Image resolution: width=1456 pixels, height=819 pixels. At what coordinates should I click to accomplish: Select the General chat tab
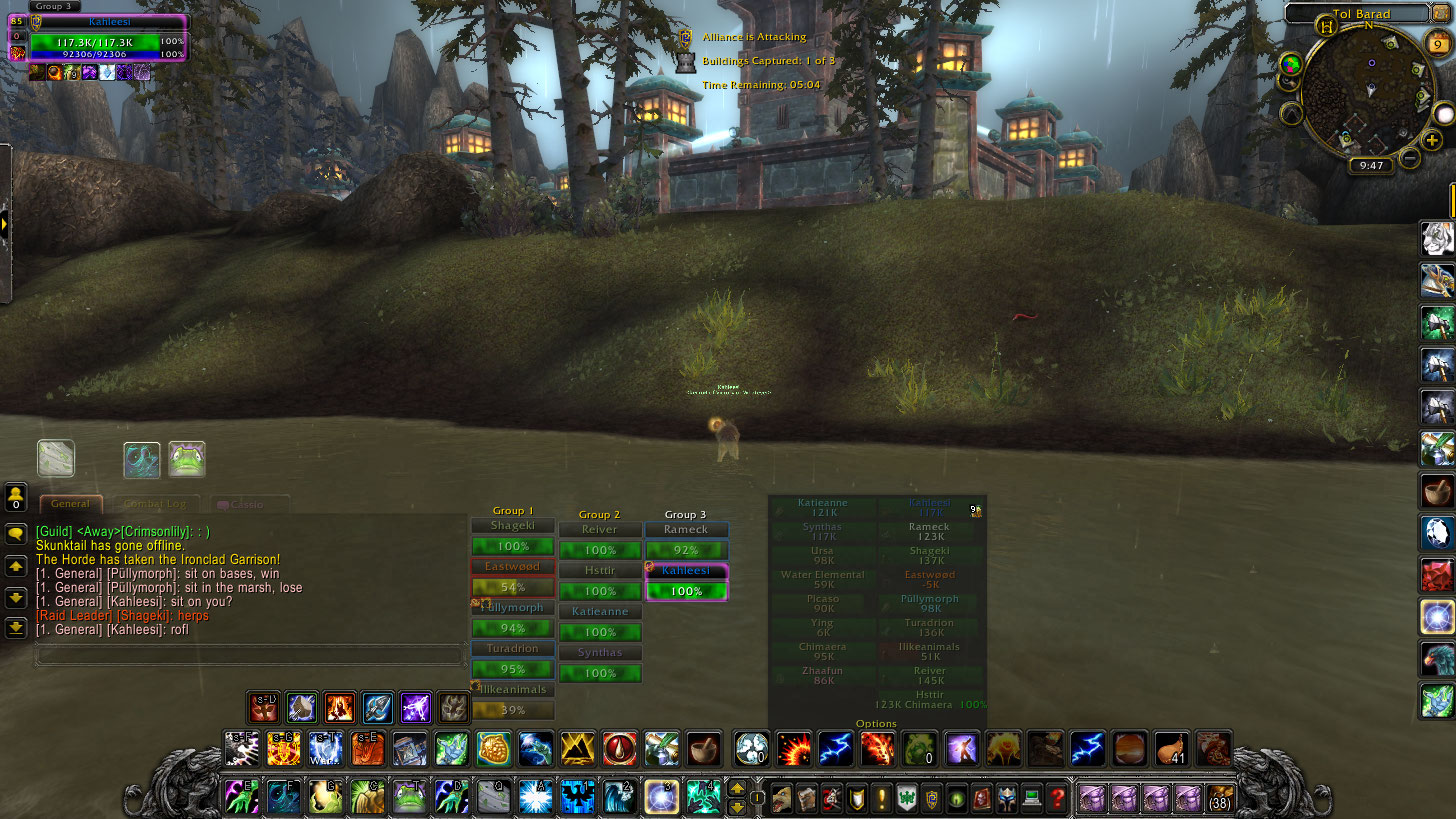point(71,504)
